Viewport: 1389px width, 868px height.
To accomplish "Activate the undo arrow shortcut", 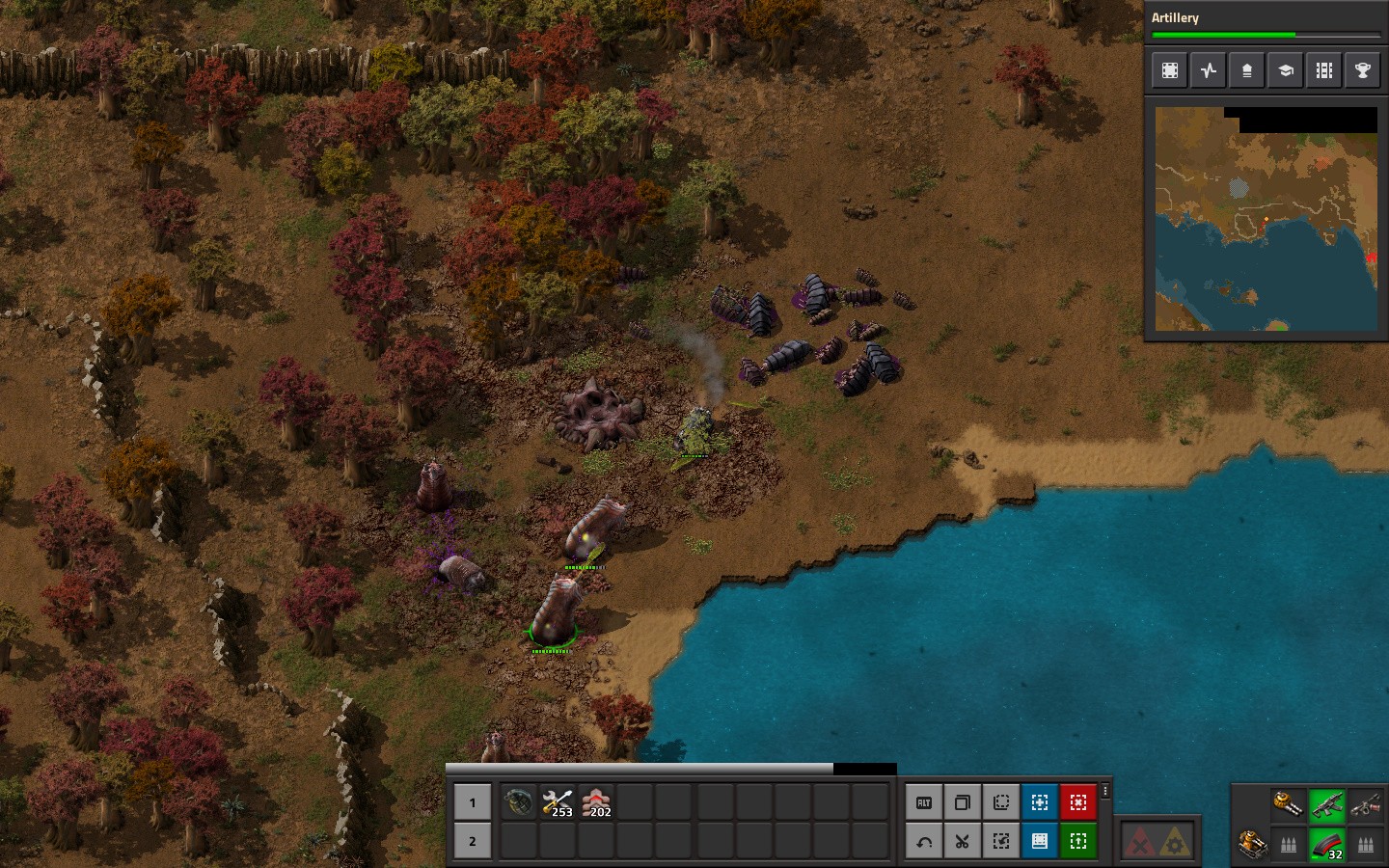I will pyautogui.click(x=924, y=841).
